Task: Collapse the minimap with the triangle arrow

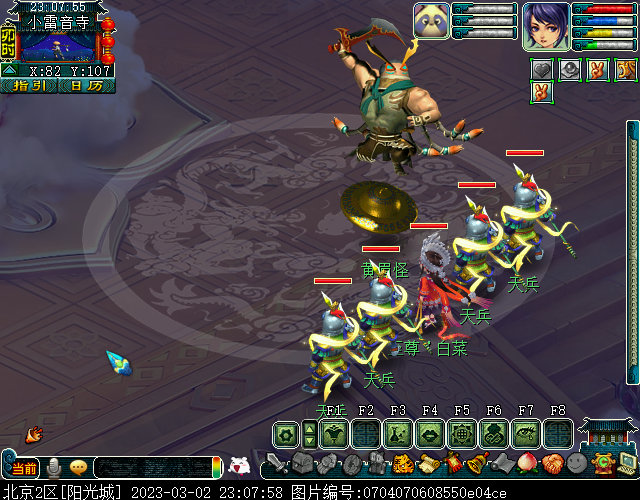Action: click(9, 71)
